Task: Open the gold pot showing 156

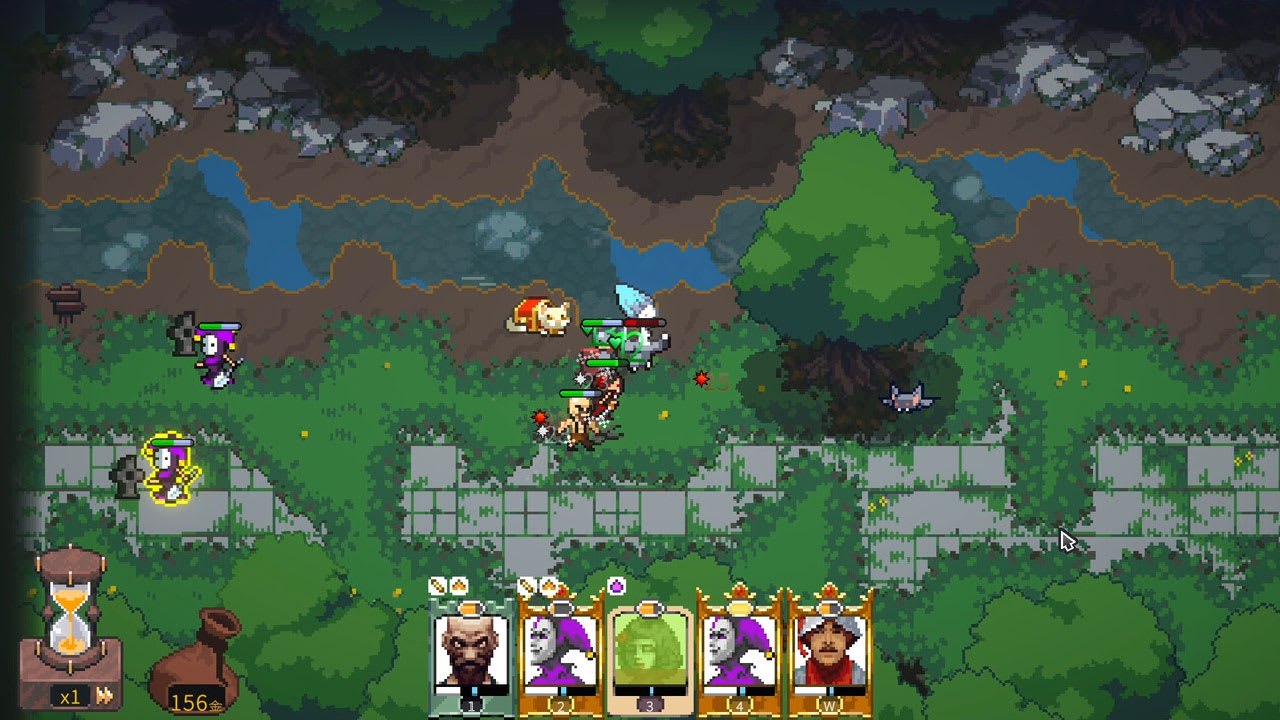Action: click(196, 660)
